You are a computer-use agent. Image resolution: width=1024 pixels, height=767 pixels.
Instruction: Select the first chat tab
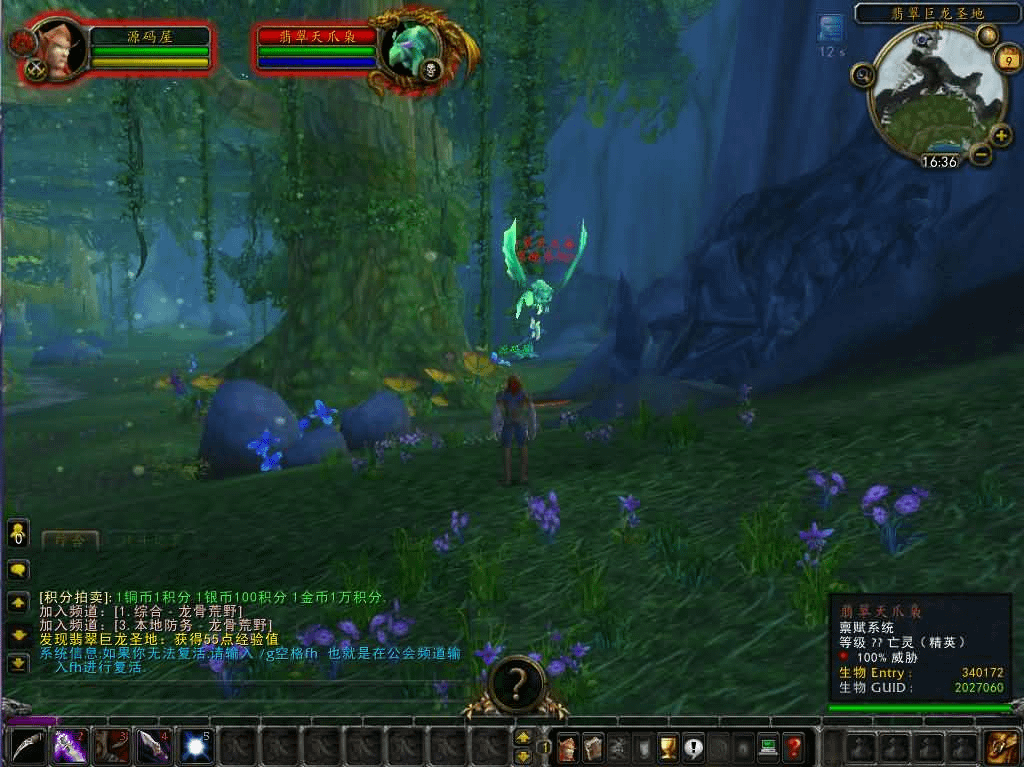(70, 540)
